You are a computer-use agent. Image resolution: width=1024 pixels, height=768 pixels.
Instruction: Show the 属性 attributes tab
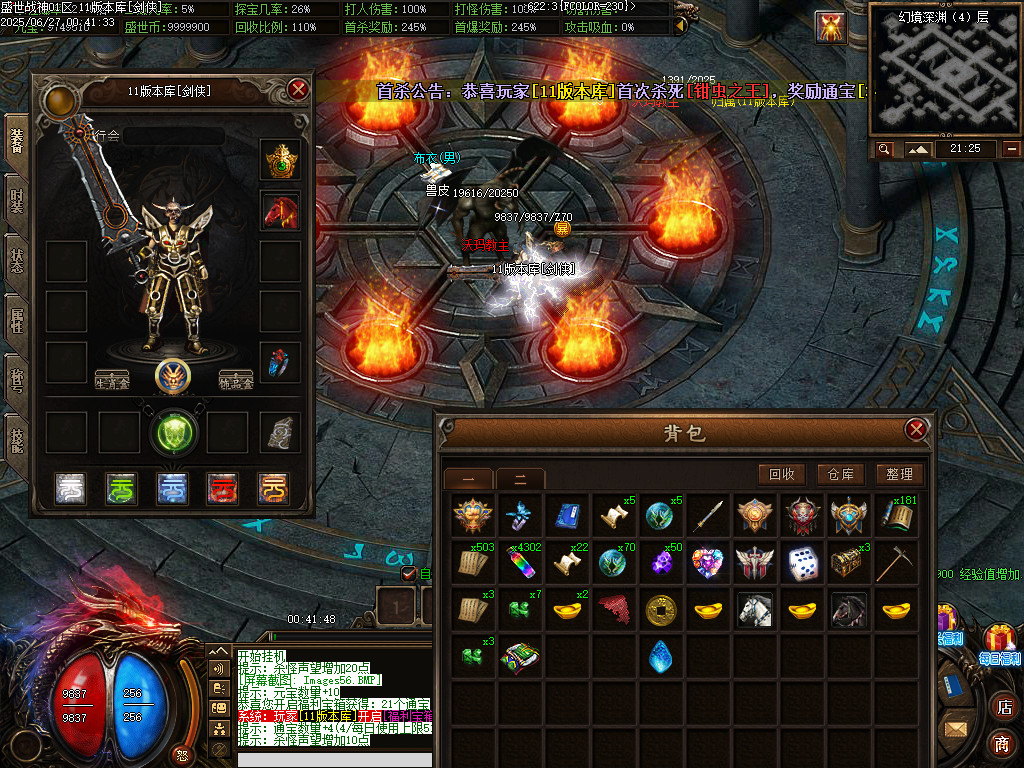point(17,322)
